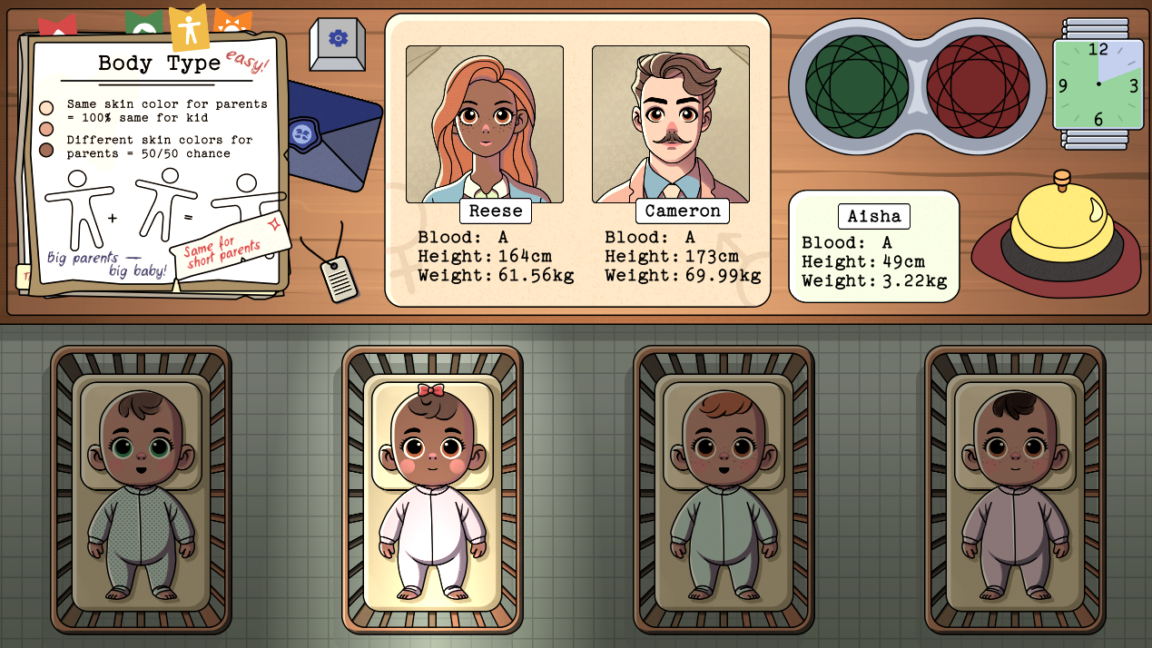This screenshot has width=1152, height=648.
Task: Open the orange bookmark tab
Action: pos(233,21)
